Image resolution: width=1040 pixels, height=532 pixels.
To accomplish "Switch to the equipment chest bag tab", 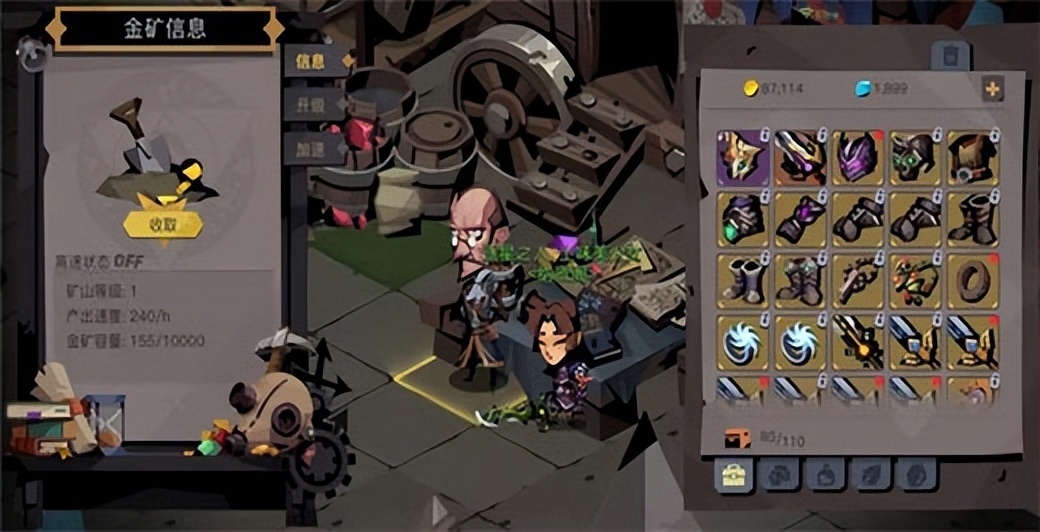I will point(733,475).
